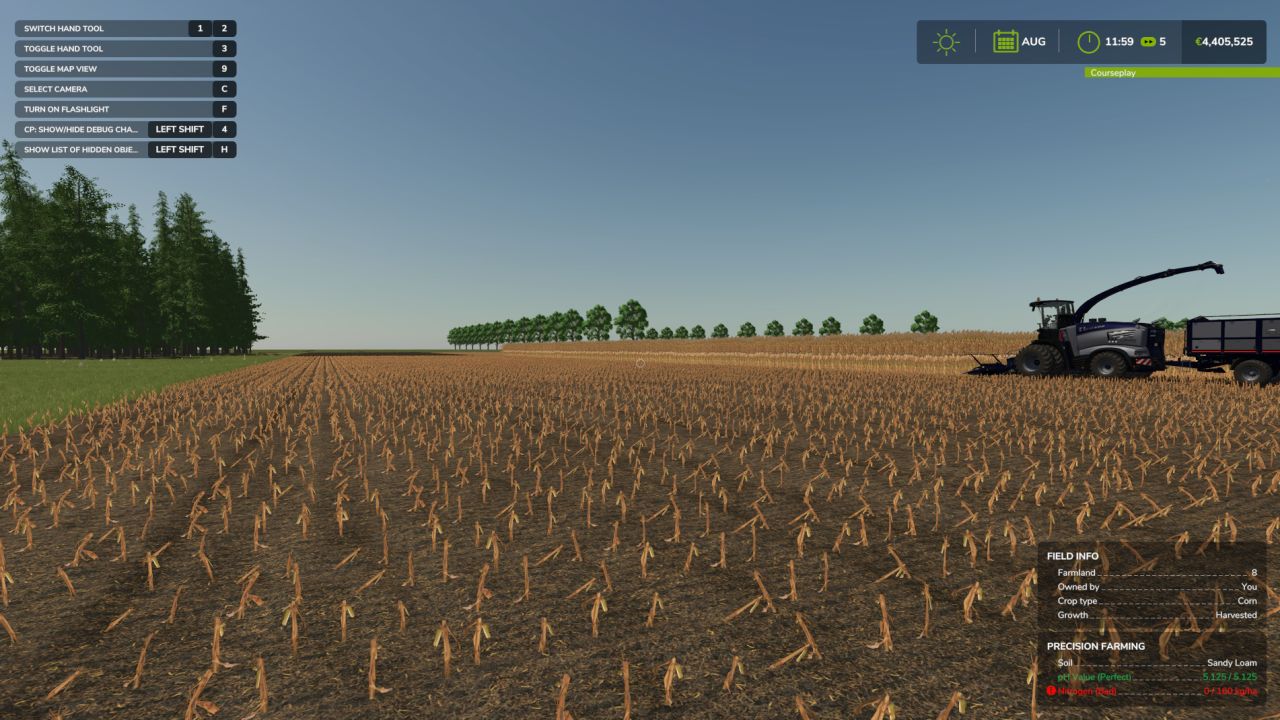Collapse the PRECISION FARMING panel
Screen dimensions: 1280x720
[x=1096, y=646]
